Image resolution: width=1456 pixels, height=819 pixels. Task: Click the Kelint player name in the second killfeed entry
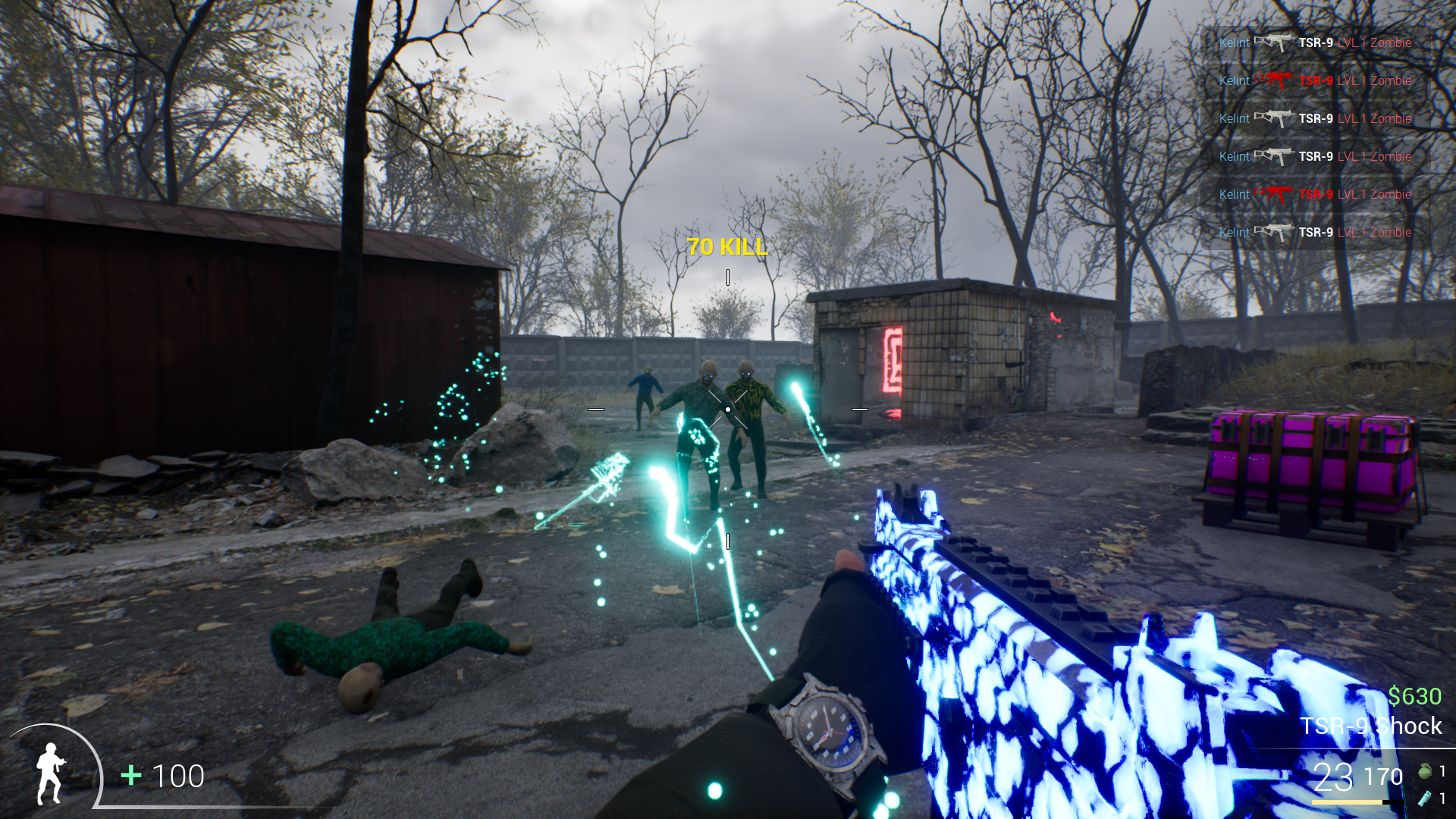1233,80
